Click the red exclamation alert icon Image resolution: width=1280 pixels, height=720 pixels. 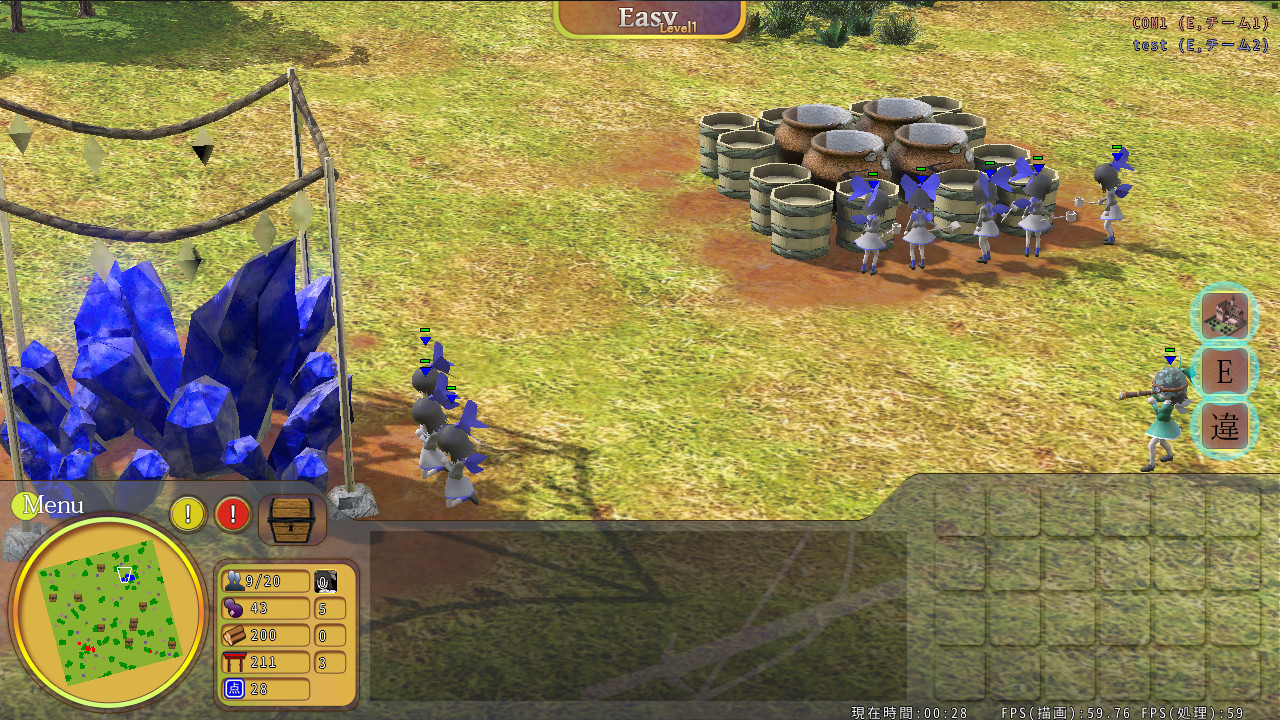(231, 513)
